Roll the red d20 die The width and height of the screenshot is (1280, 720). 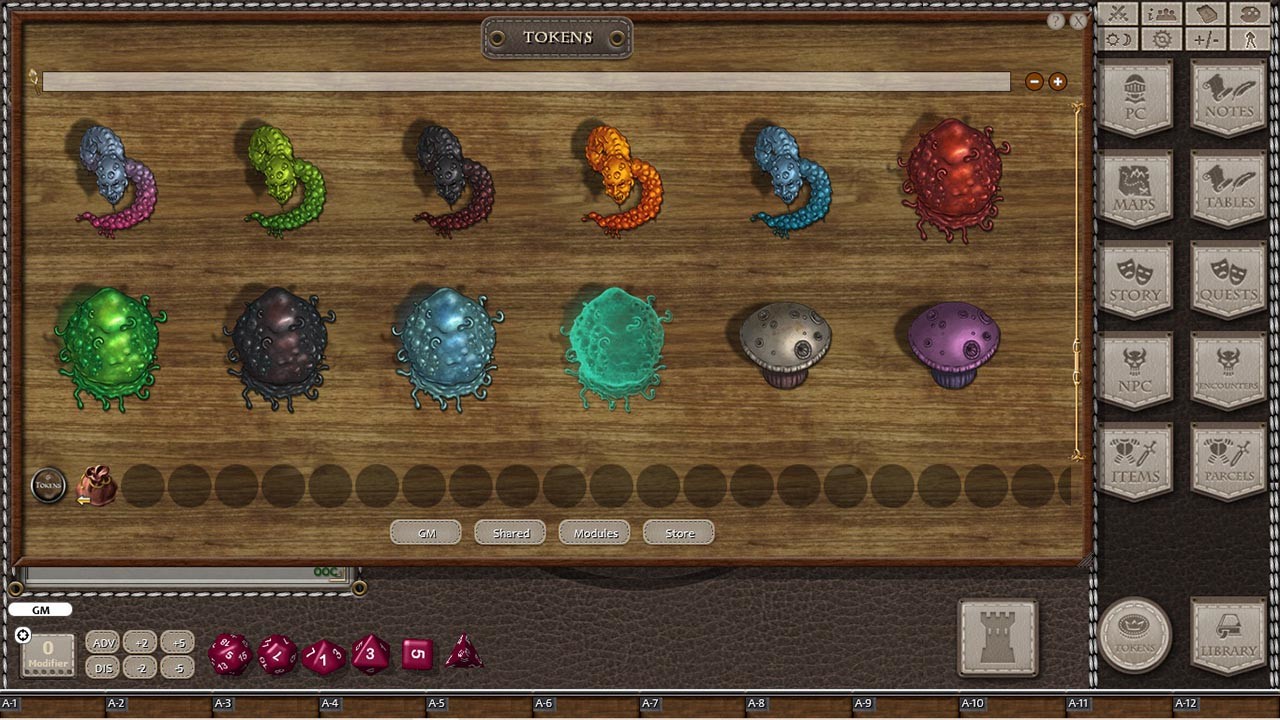click(228, 654)
